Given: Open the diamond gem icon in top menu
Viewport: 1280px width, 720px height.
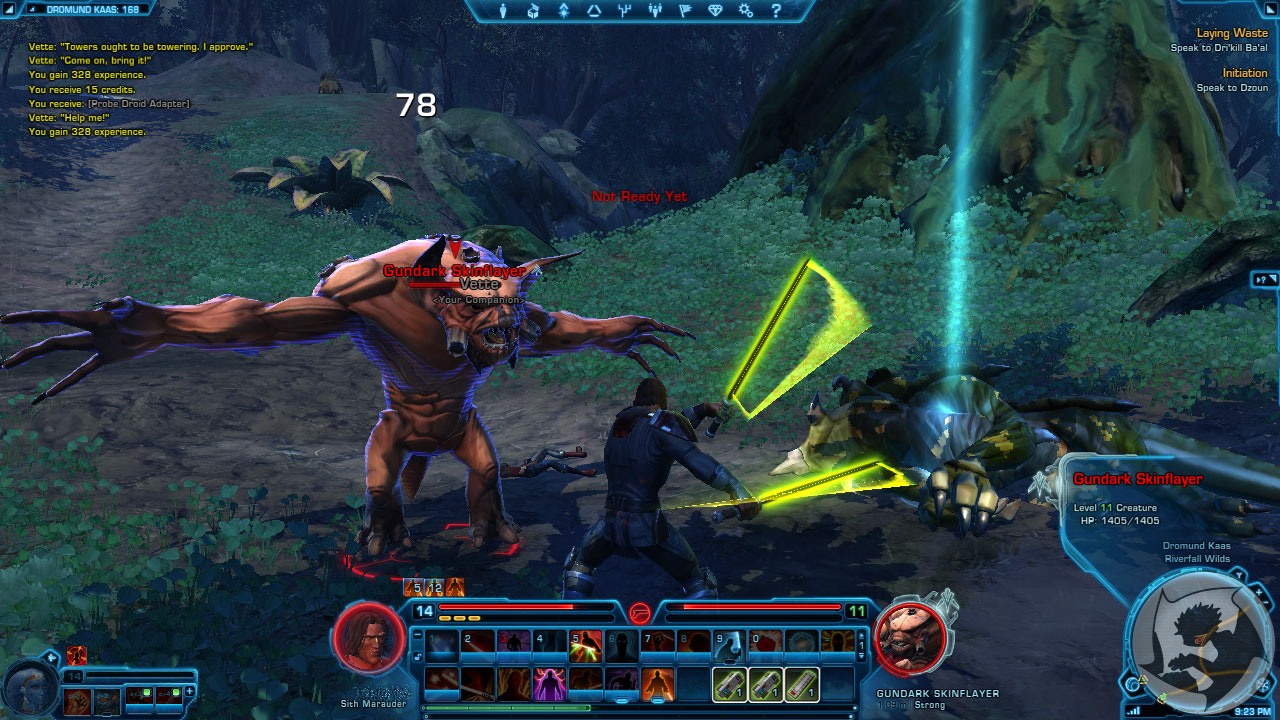Looking at the screenshot, I should pos(715,11).
